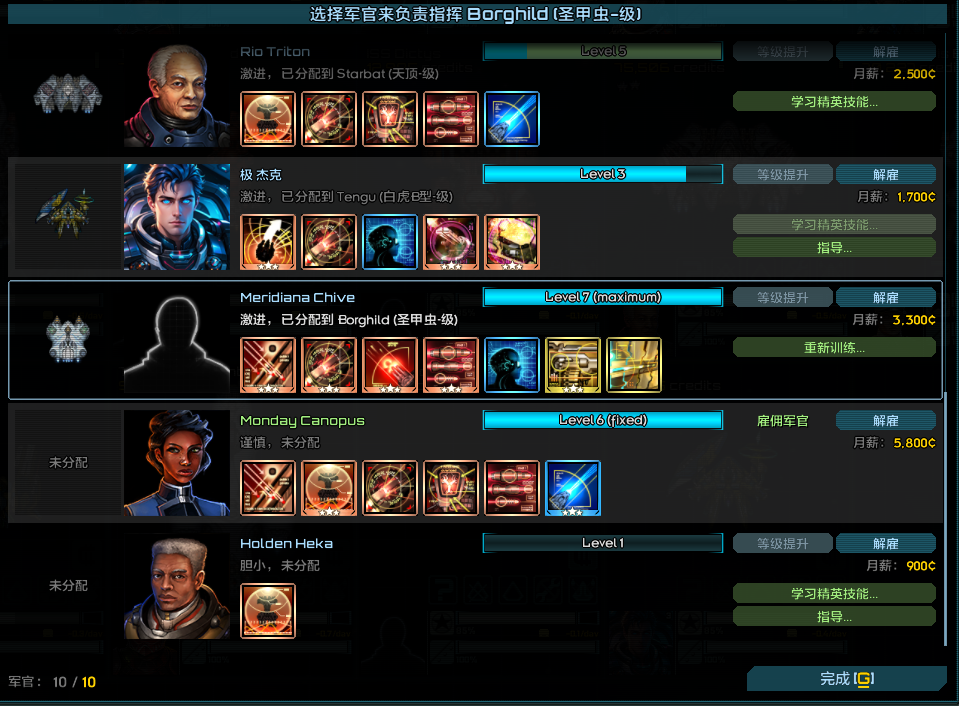
Task: Click 重新训练 for Meridiana Chive
Action: tap(834, 348)
